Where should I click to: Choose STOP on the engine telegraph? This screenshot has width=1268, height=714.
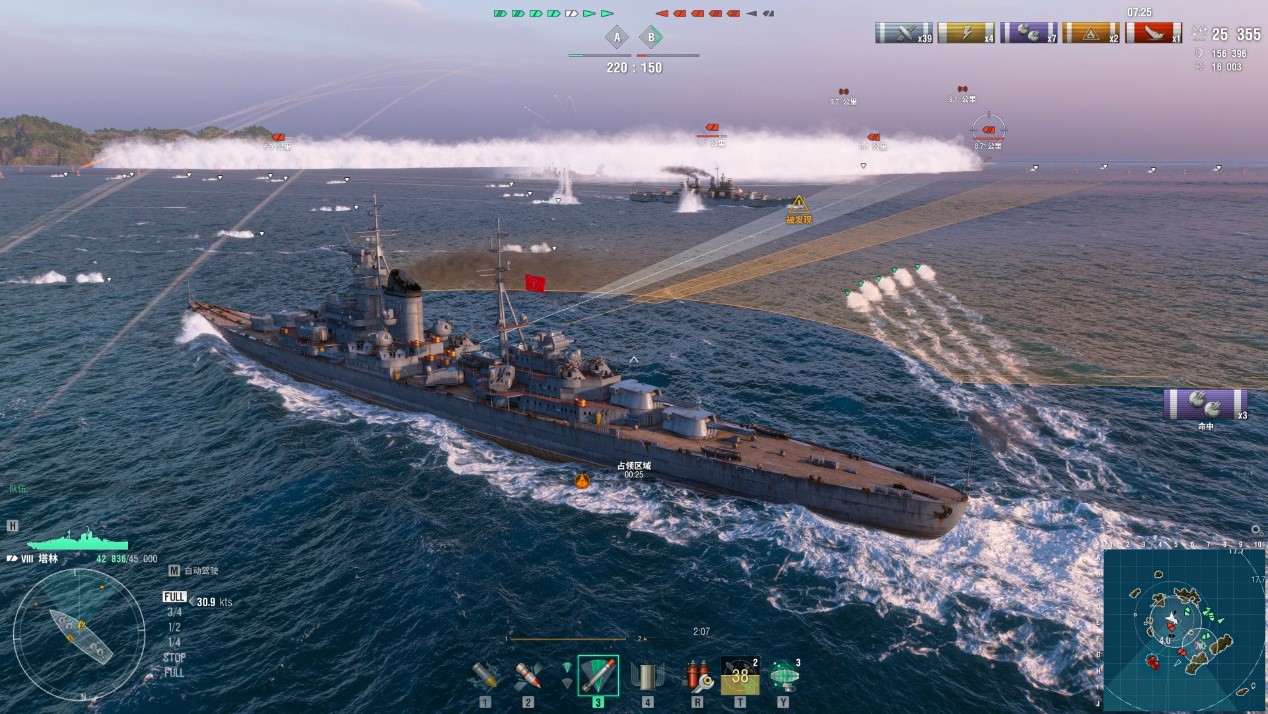(174, 657)
